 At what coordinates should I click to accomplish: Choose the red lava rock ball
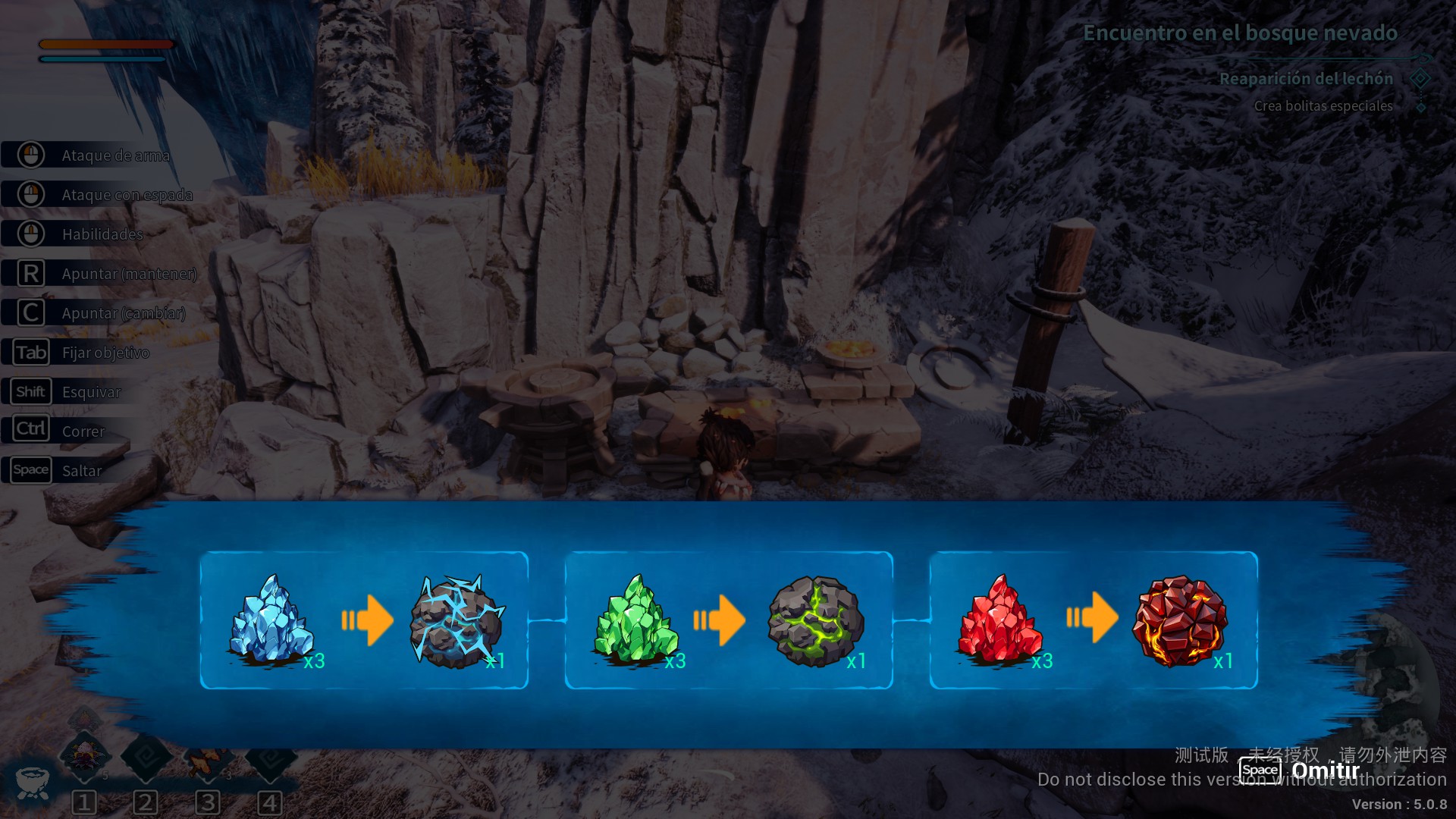1179,620
